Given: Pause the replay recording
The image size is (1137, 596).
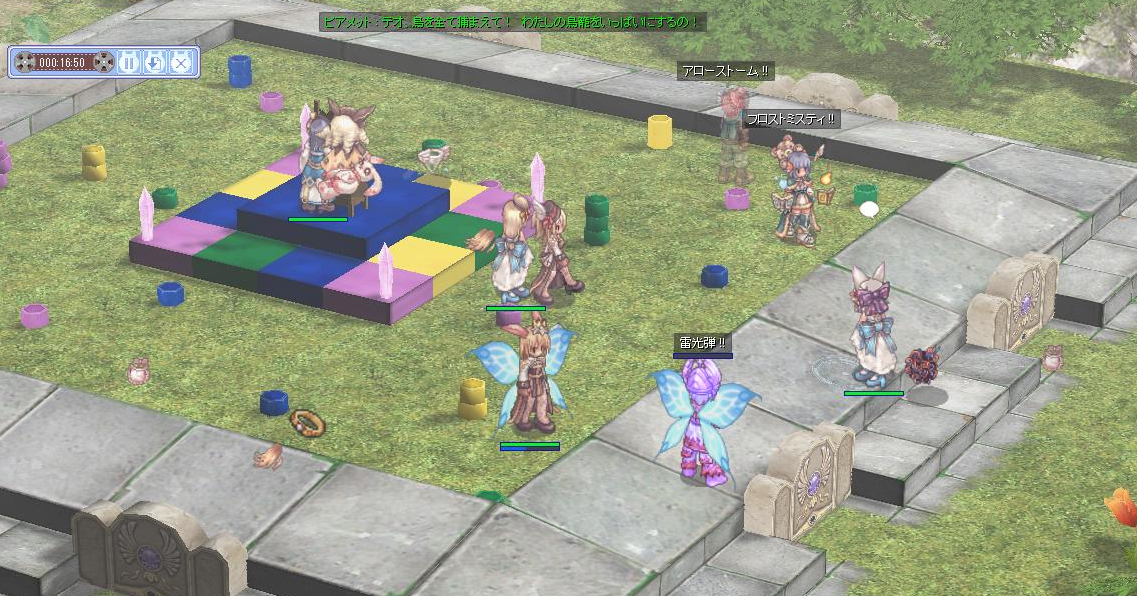Looking at the screenshot, I should coord(129,62).
